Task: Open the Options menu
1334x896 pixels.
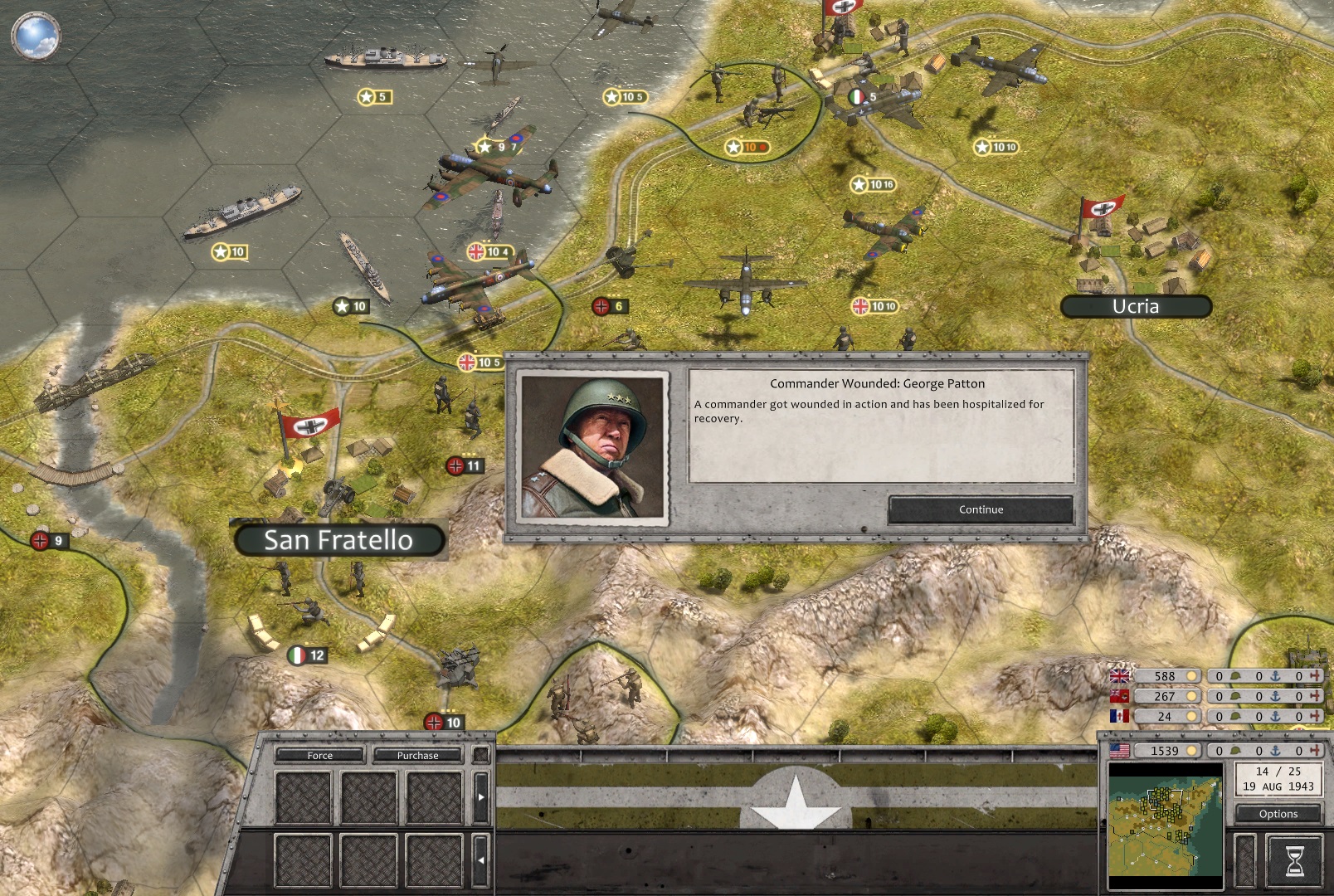Action: click(x=1278, y=814)
